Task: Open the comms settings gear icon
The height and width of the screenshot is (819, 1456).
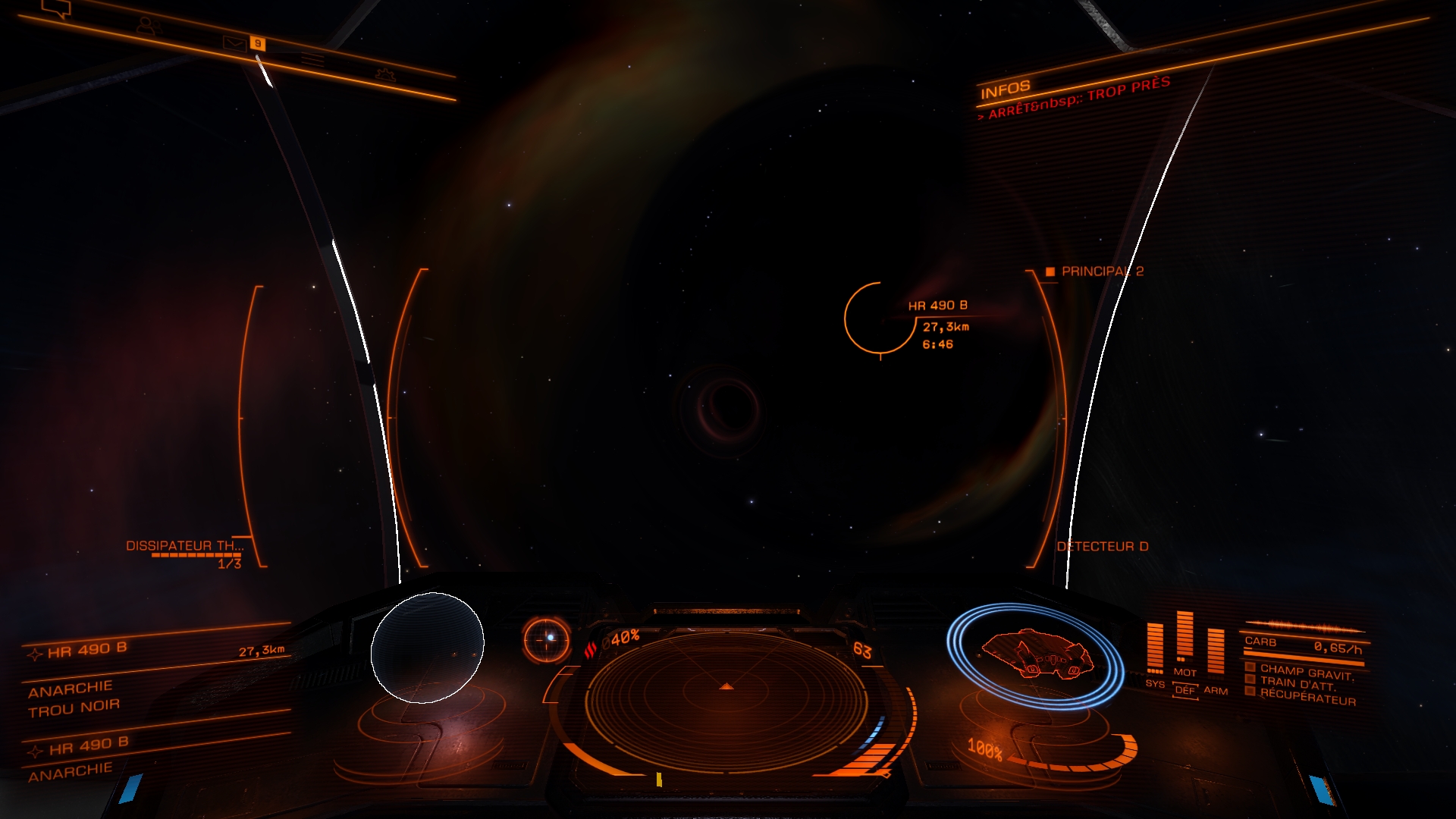Action: pyautogui.click(x=386, y=74)
